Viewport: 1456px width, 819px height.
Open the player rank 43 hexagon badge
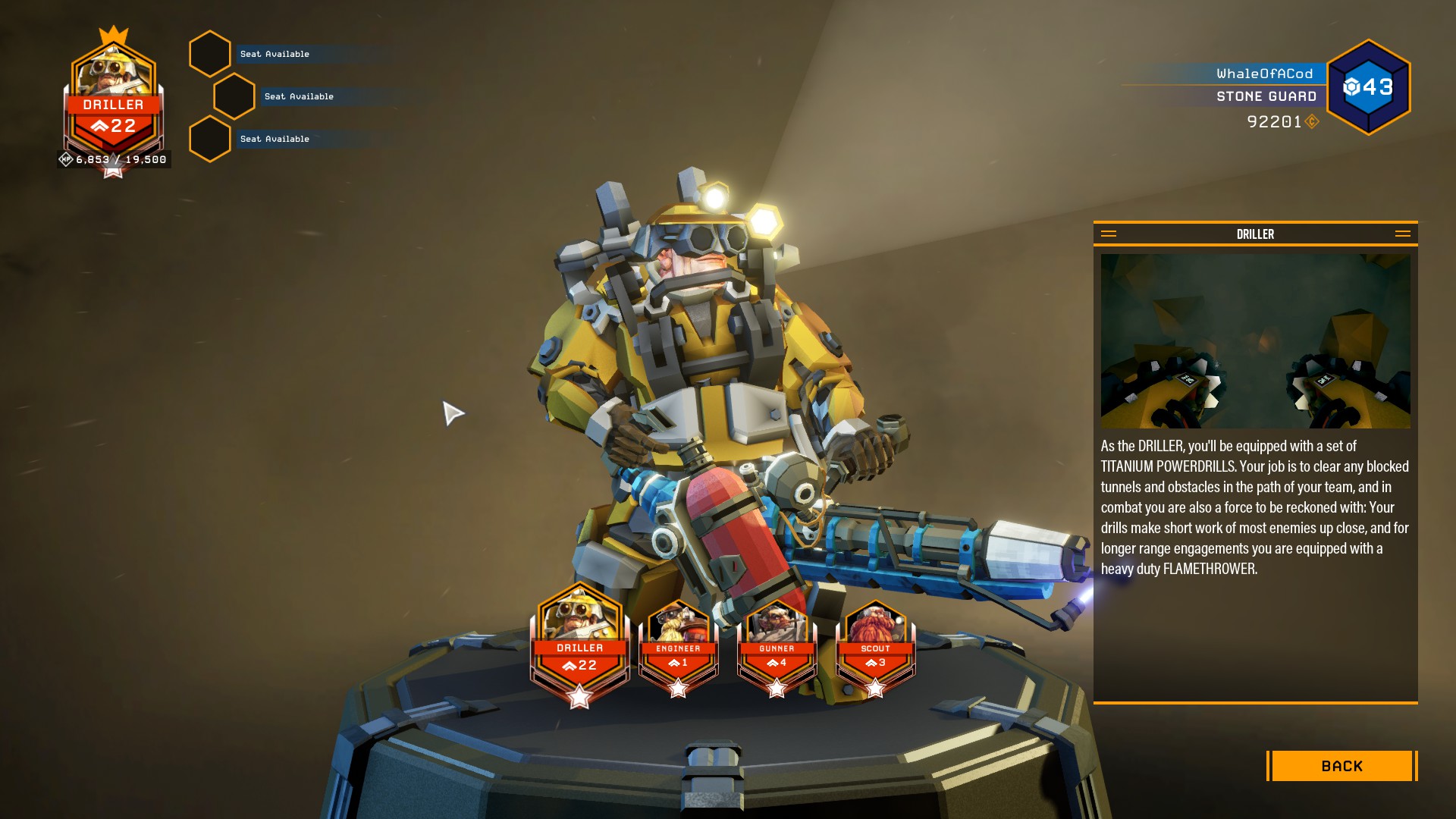coord(1368,87)
